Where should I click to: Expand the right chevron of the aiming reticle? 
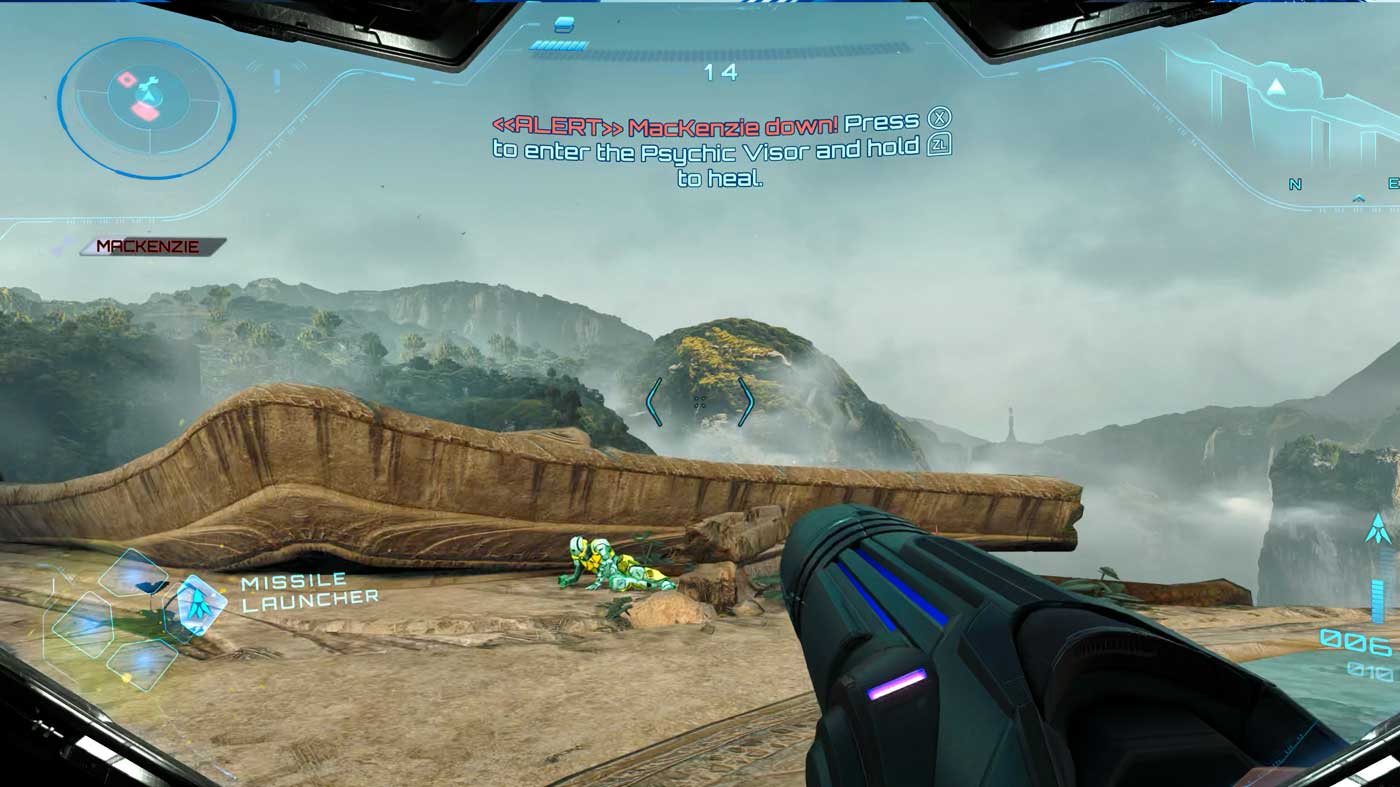click(x=748, y=400)
